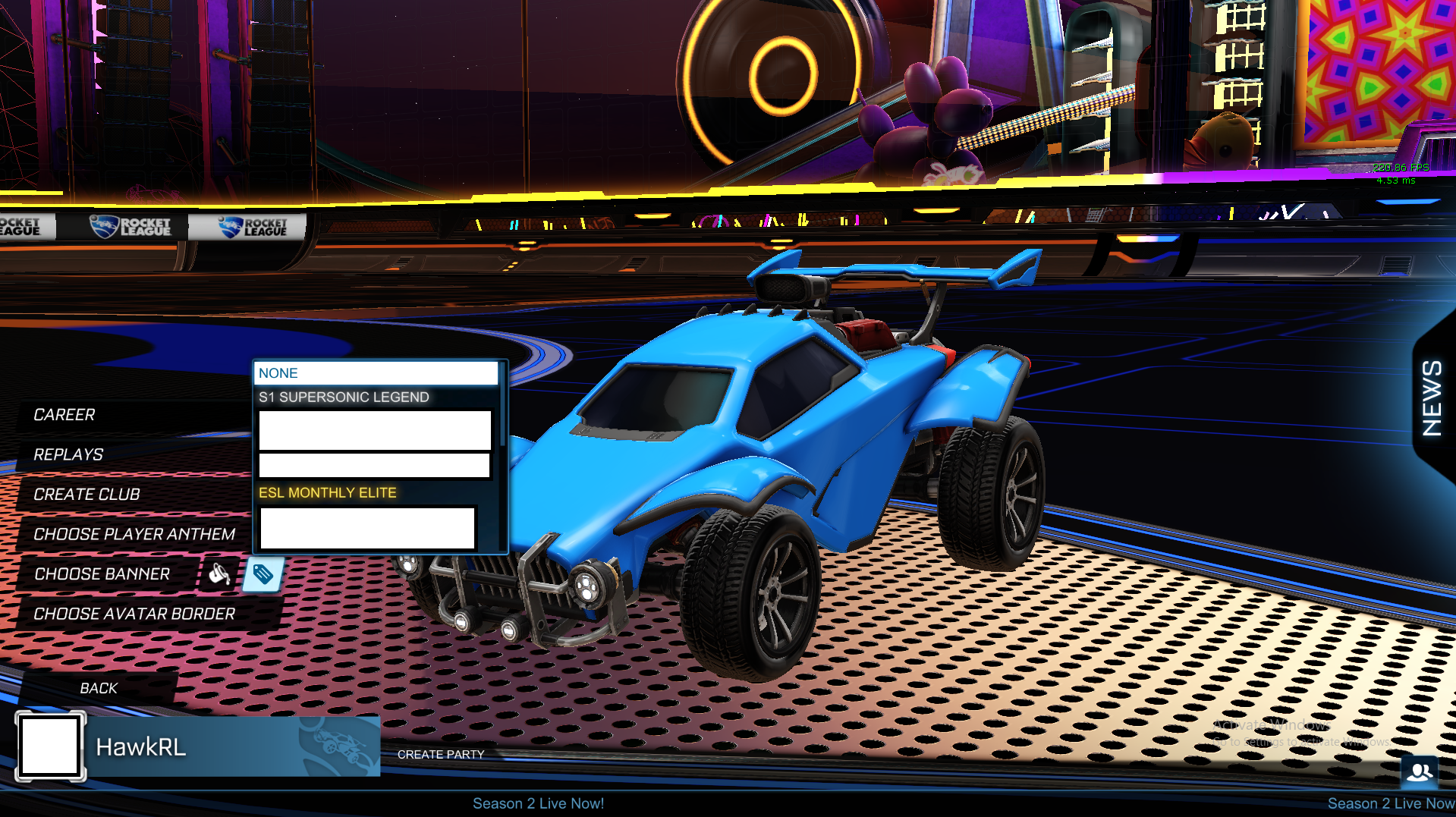Open equipped banners via the blue tag icon
Image resolution: width=1456 pixels, height=817 pixels.
tap(262, 574)
